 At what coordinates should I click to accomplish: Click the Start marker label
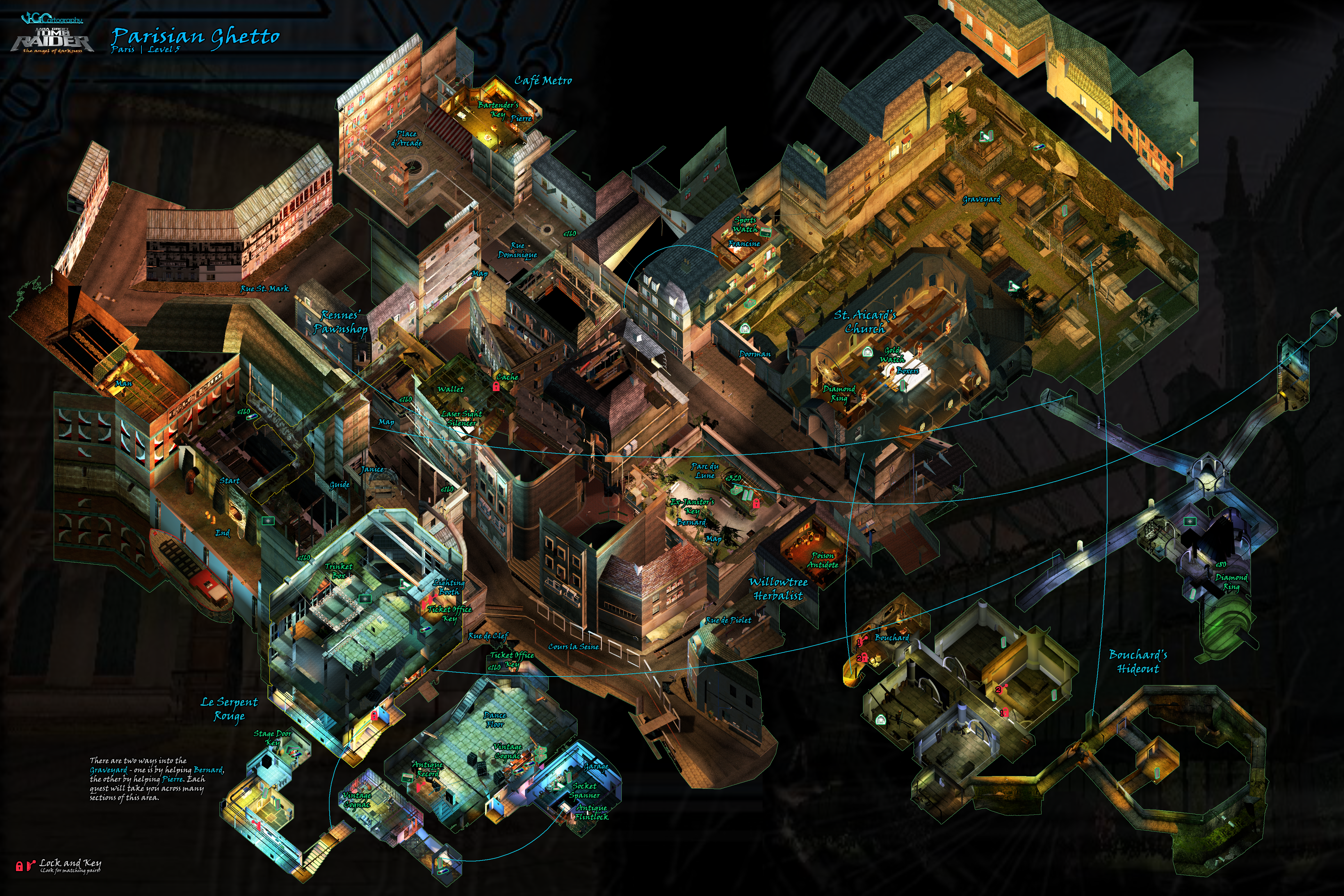point(230,481)
